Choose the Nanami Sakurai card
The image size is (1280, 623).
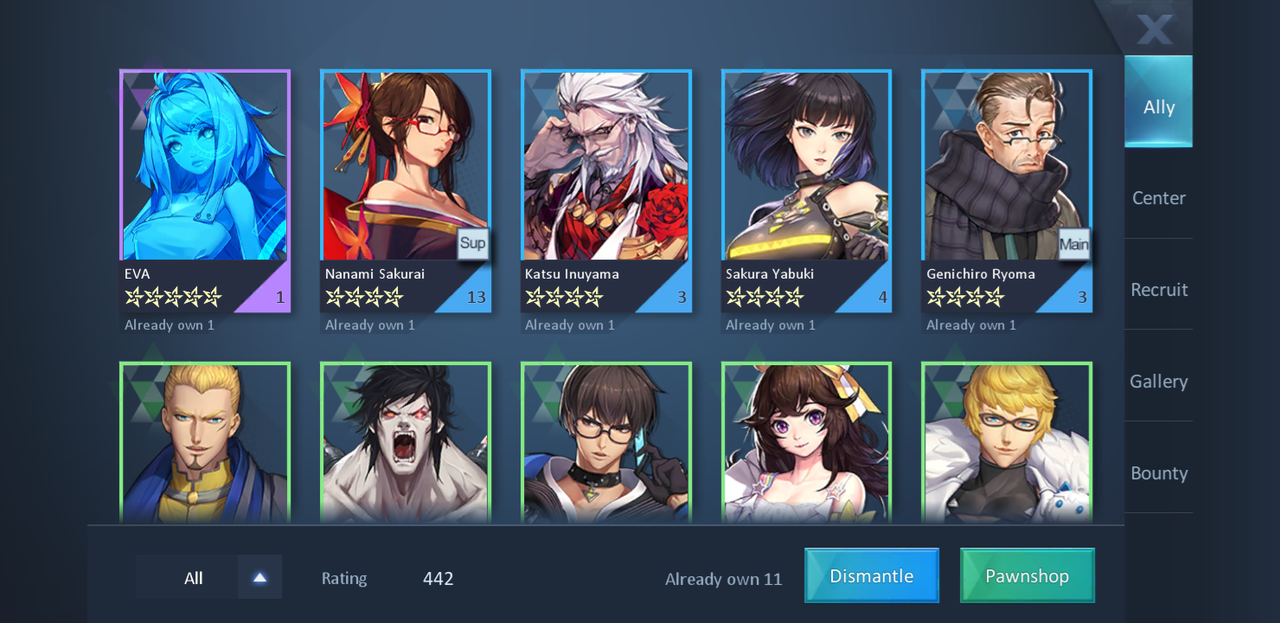[405, 190]
